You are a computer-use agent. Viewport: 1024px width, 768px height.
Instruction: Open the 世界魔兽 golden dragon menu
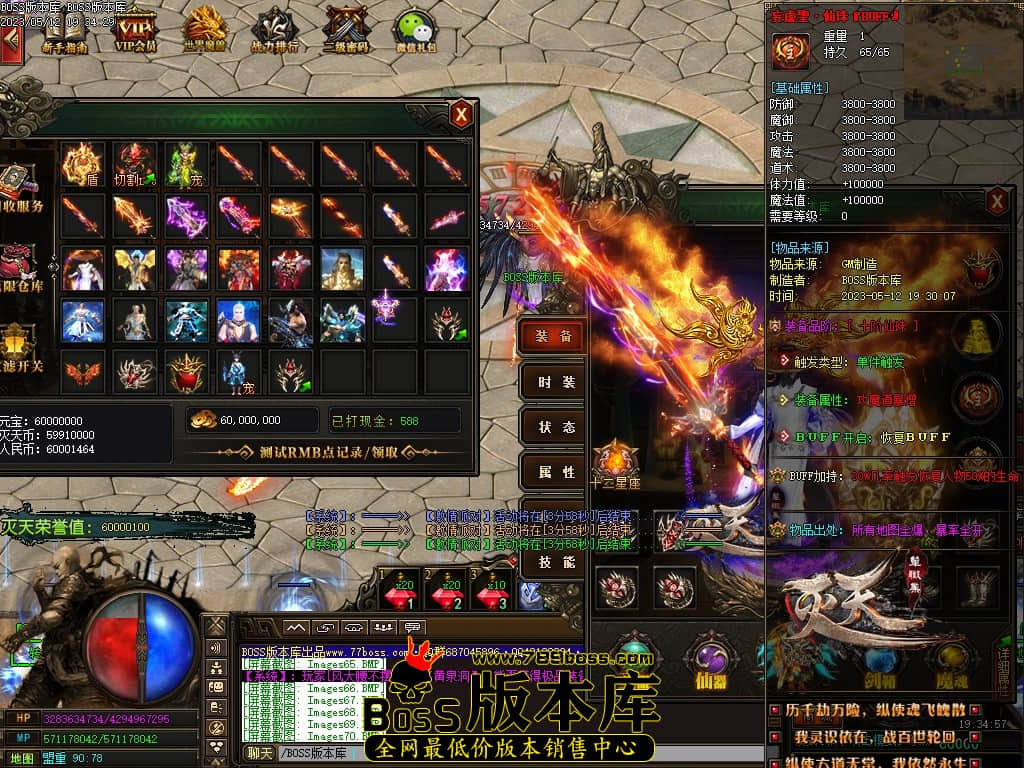coord(206,30)
